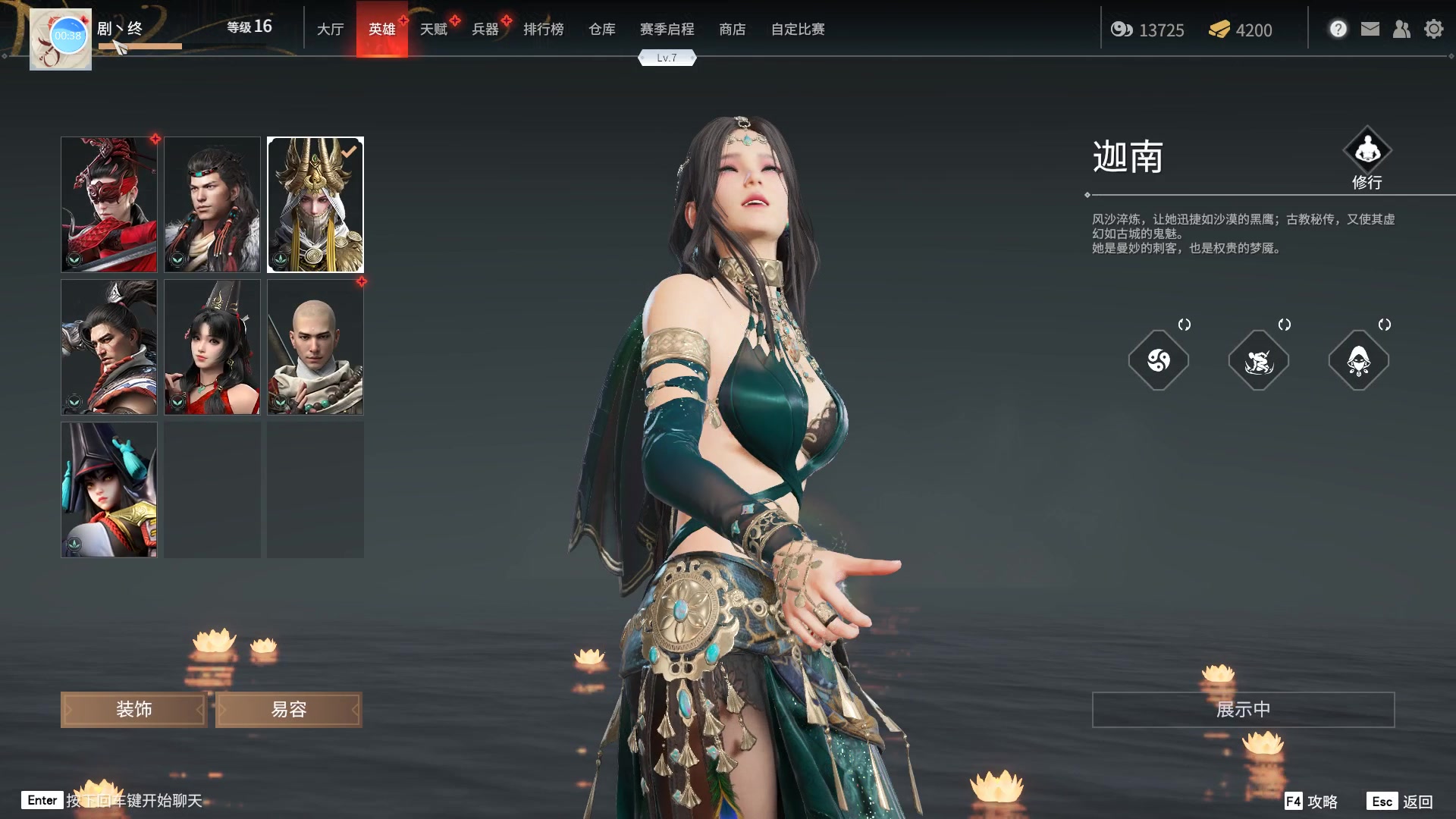Screen dimensions: 1456x819
Task: Click the dark tael currency icon
Action: point(1122,30)
